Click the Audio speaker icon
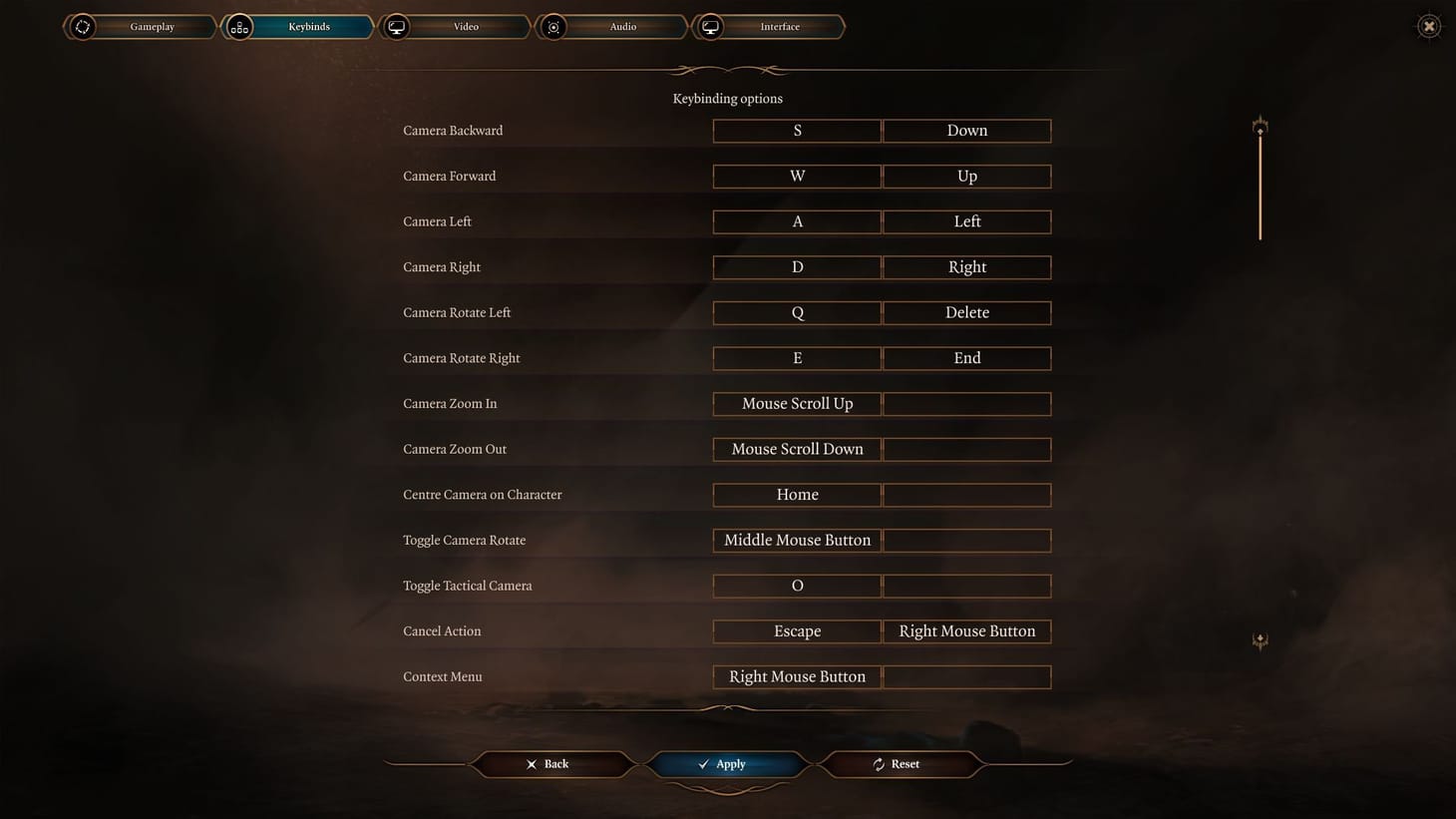 tap(553, 27)
